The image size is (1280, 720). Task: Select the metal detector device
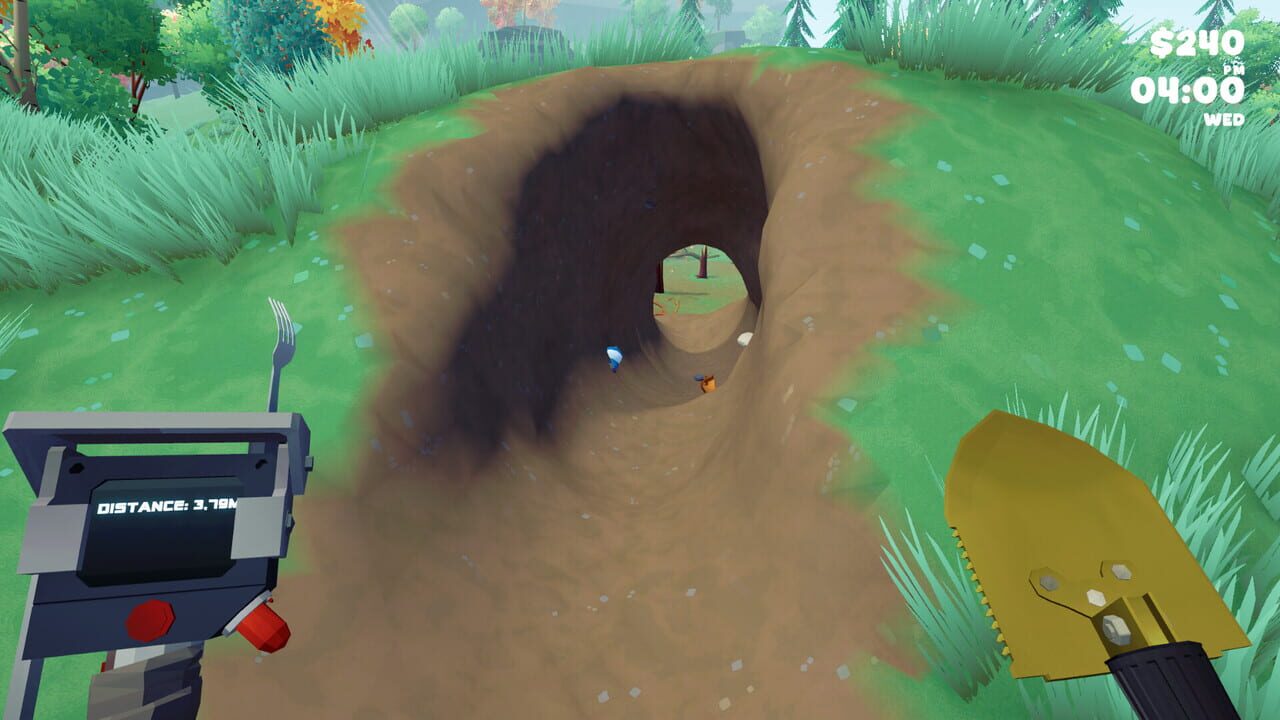click(x=150, y=550)
